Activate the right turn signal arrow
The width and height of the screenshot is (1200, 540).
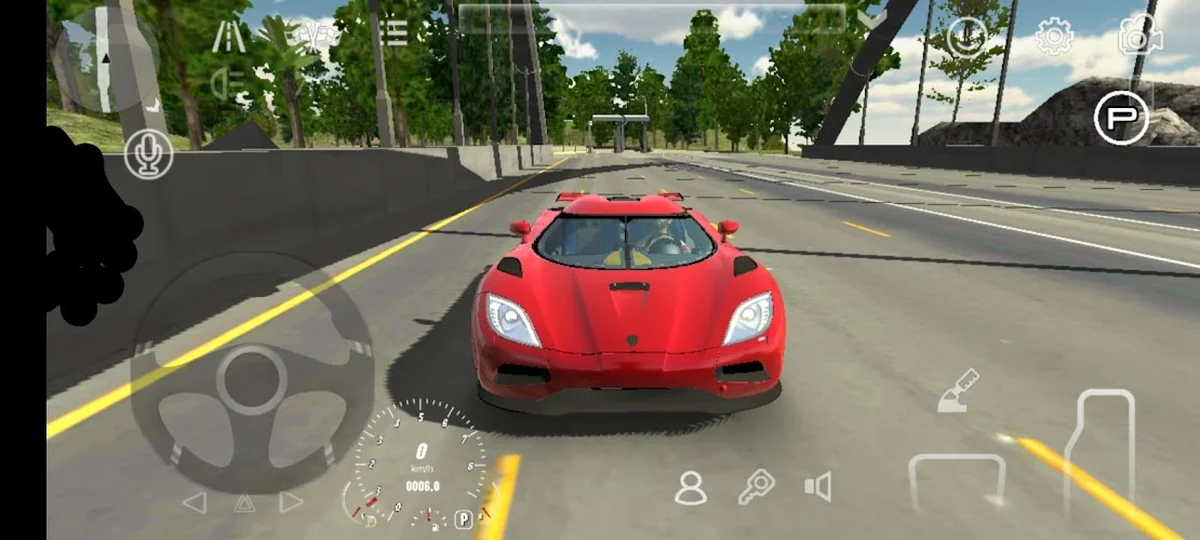(x=291, y=502)
